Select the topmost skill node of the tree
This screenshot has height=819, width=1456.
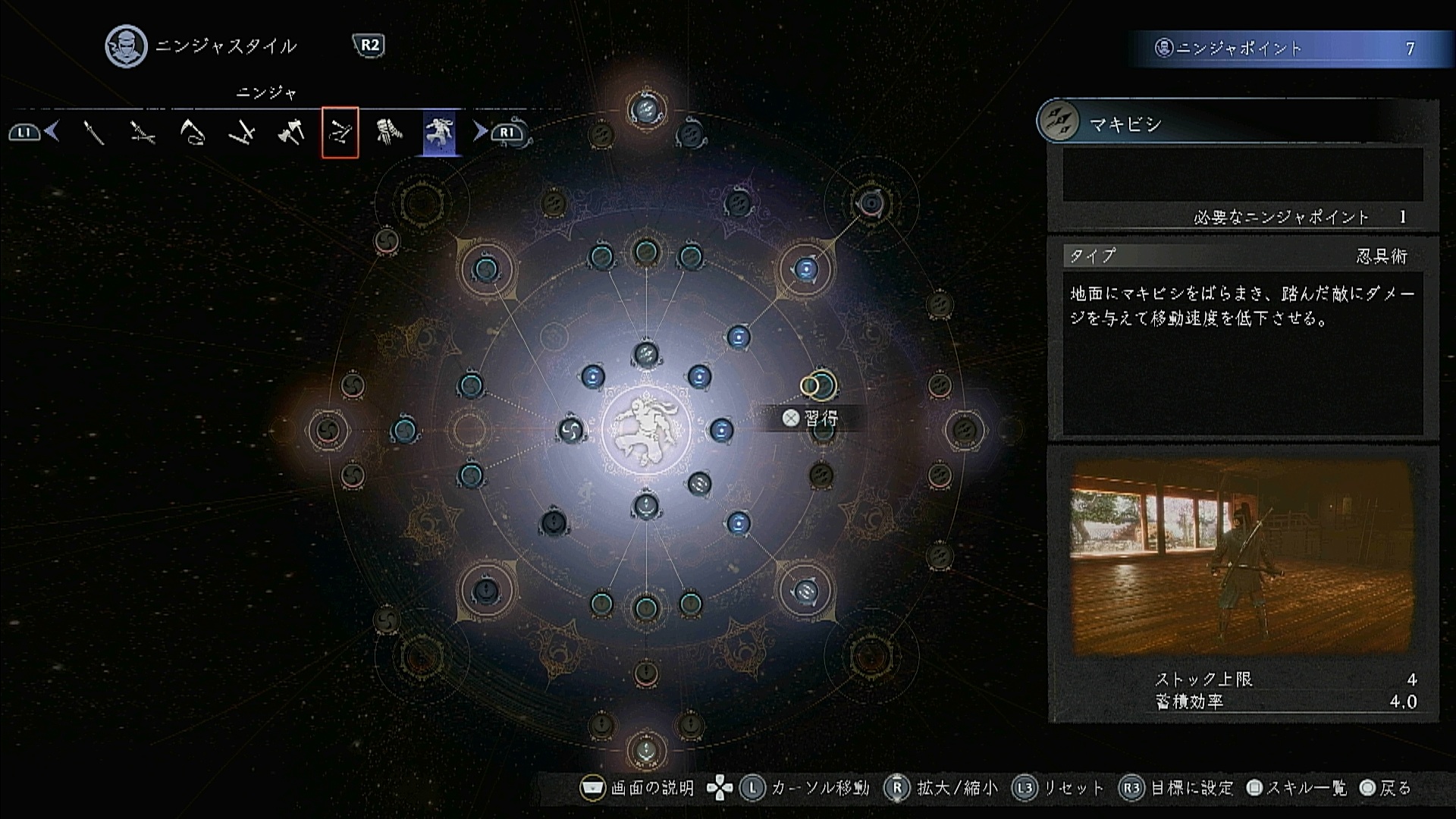646,111
